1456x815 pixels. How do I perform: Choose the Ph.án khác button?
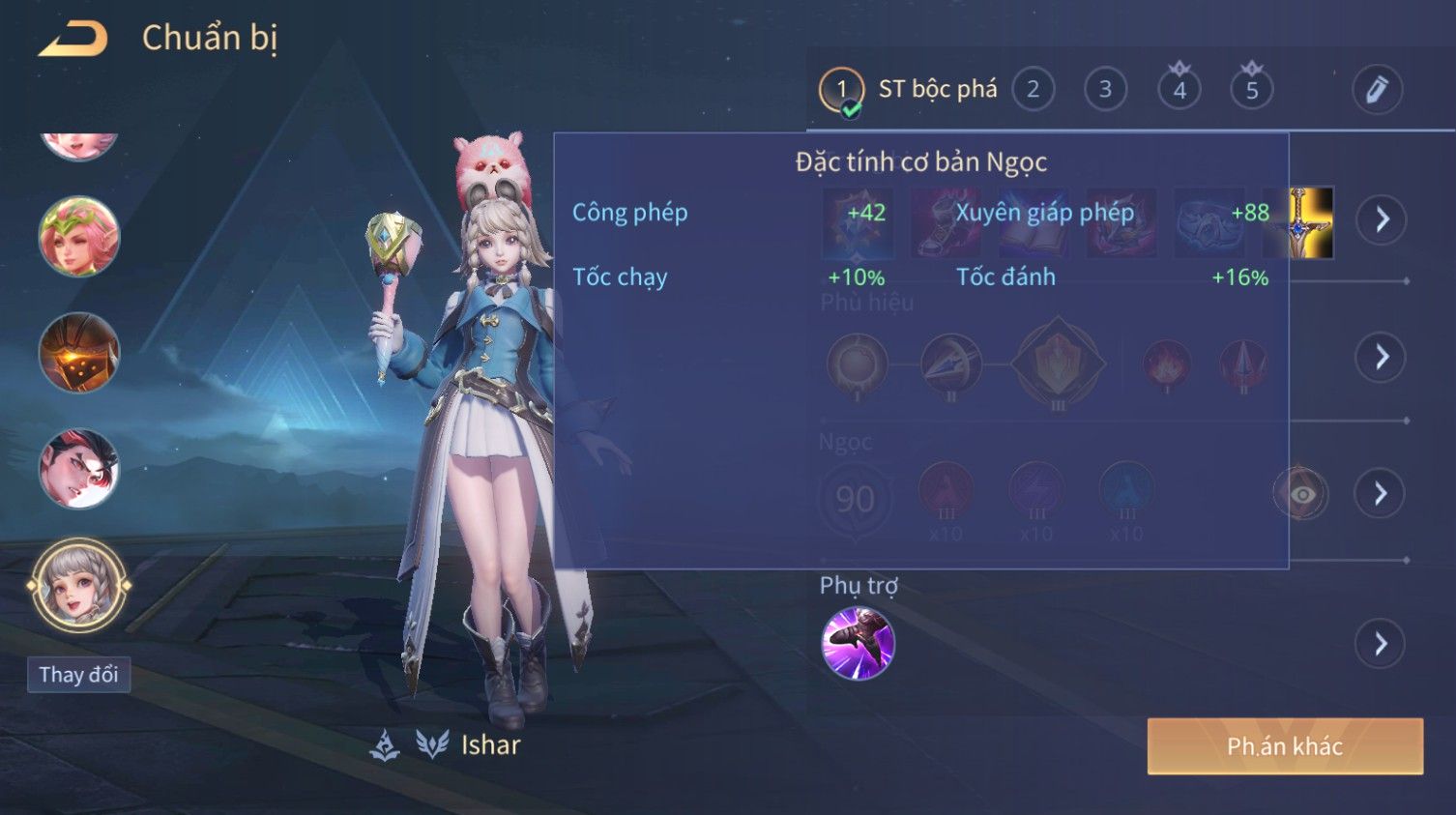[1285, 746]
